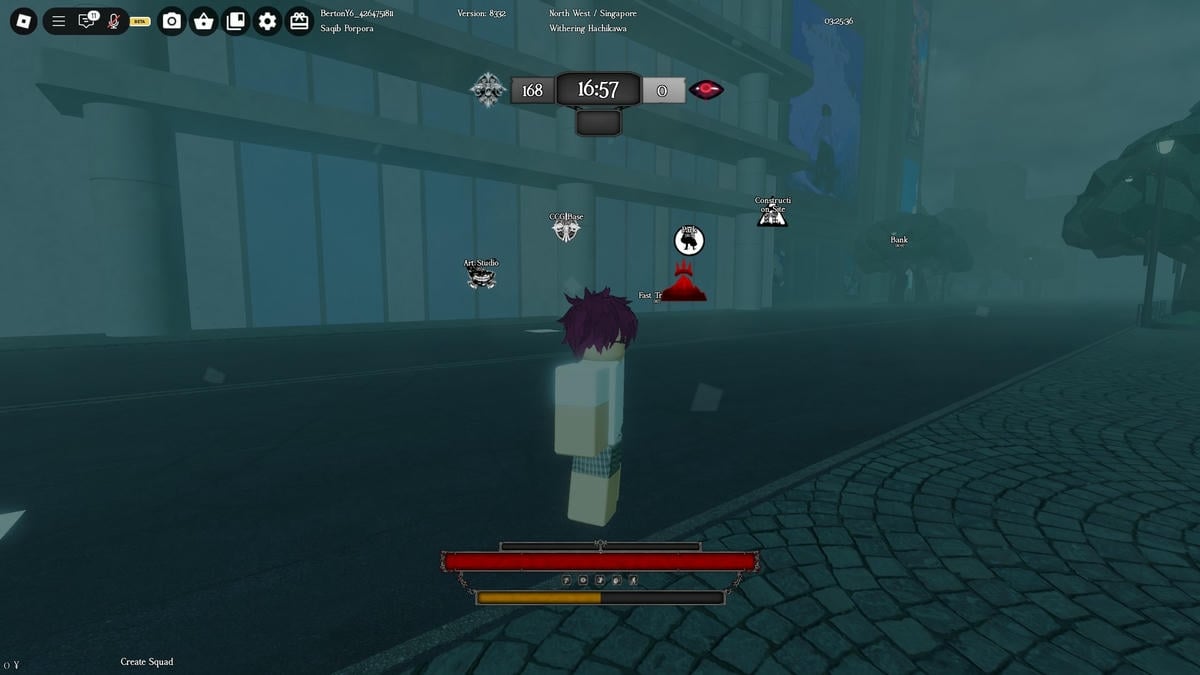Select the Construction Site waypoint marker
Image resolution: width=1200 pixels, height=675 pixels.
pyautogui.click(x=772, y=214)
